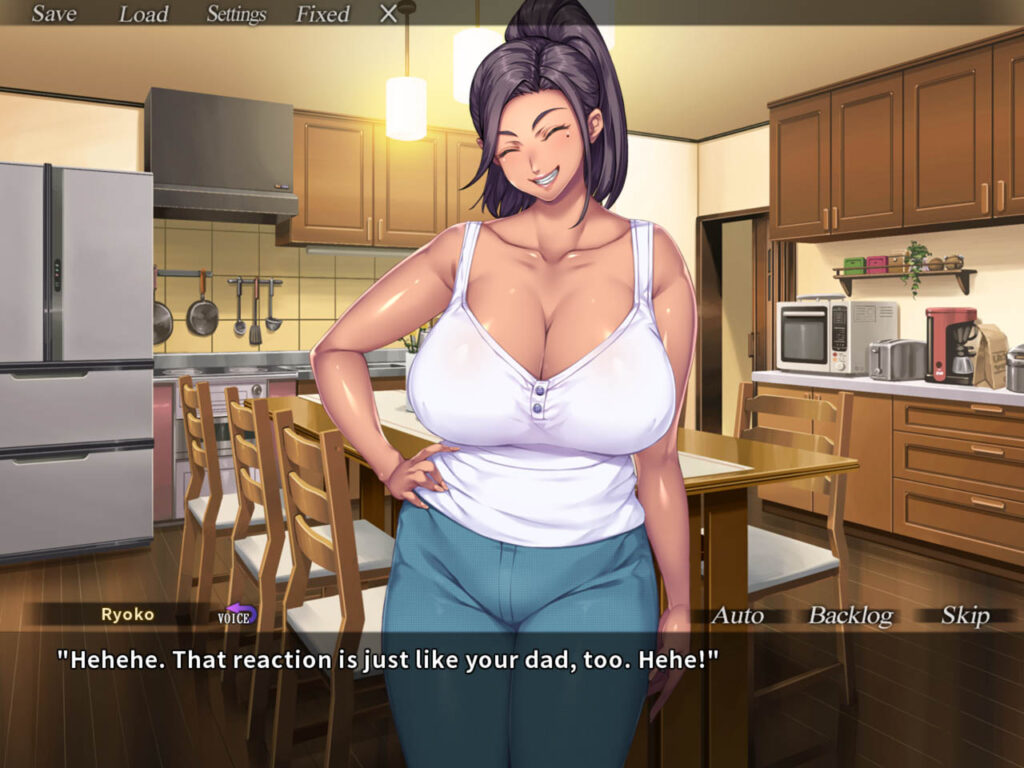Open the Settings menu
The image size is (1024, 768).
pos(236,14)
